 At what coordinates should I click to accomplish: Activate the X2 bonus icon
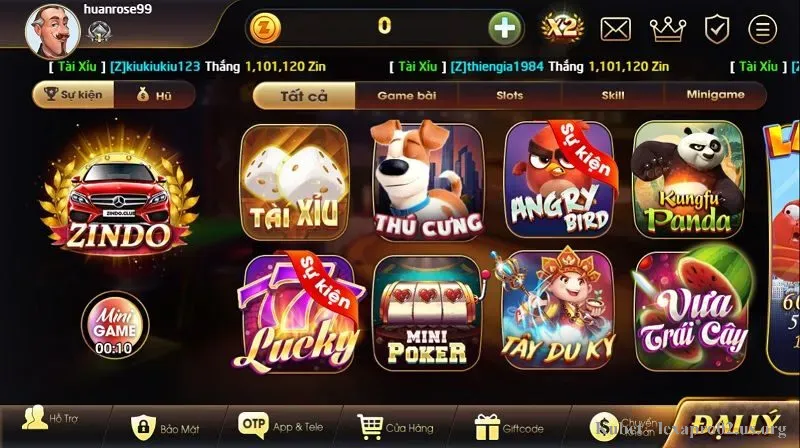coord(562,27)
